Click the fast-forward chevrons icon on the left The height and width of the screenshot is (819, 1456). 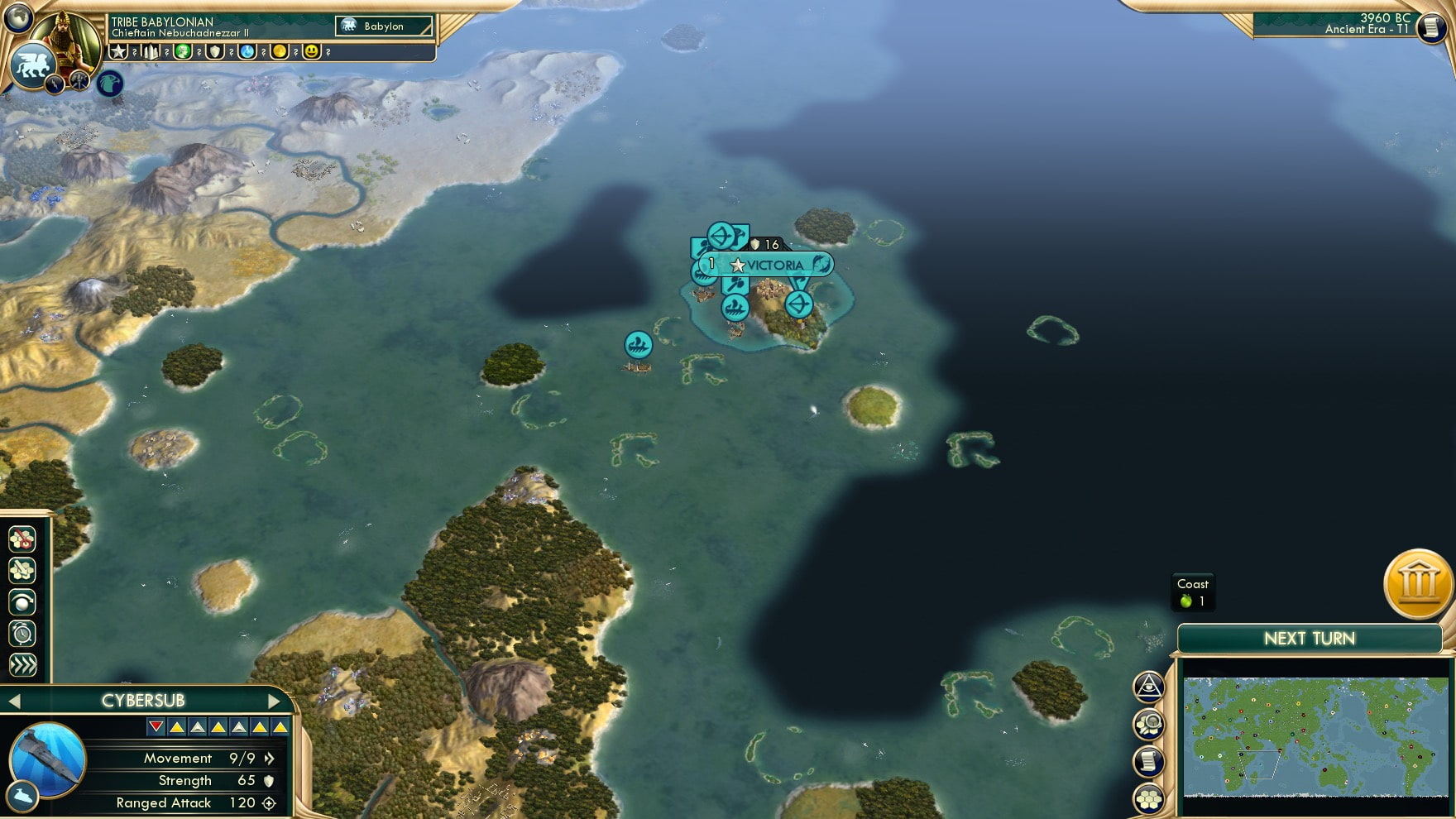point(21,662)
